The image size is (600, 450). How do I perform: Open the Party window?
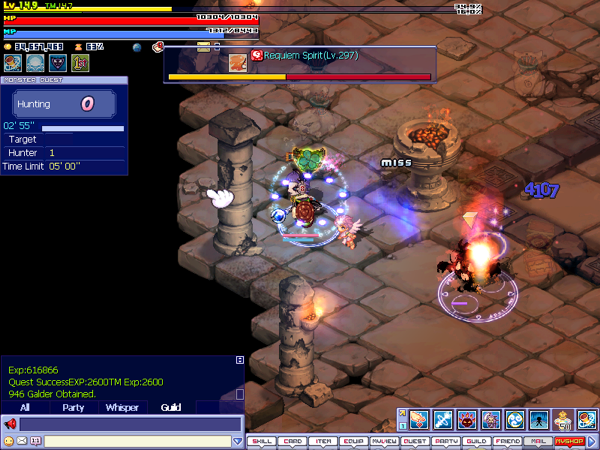pyautogui.click(x=445, y=440)
